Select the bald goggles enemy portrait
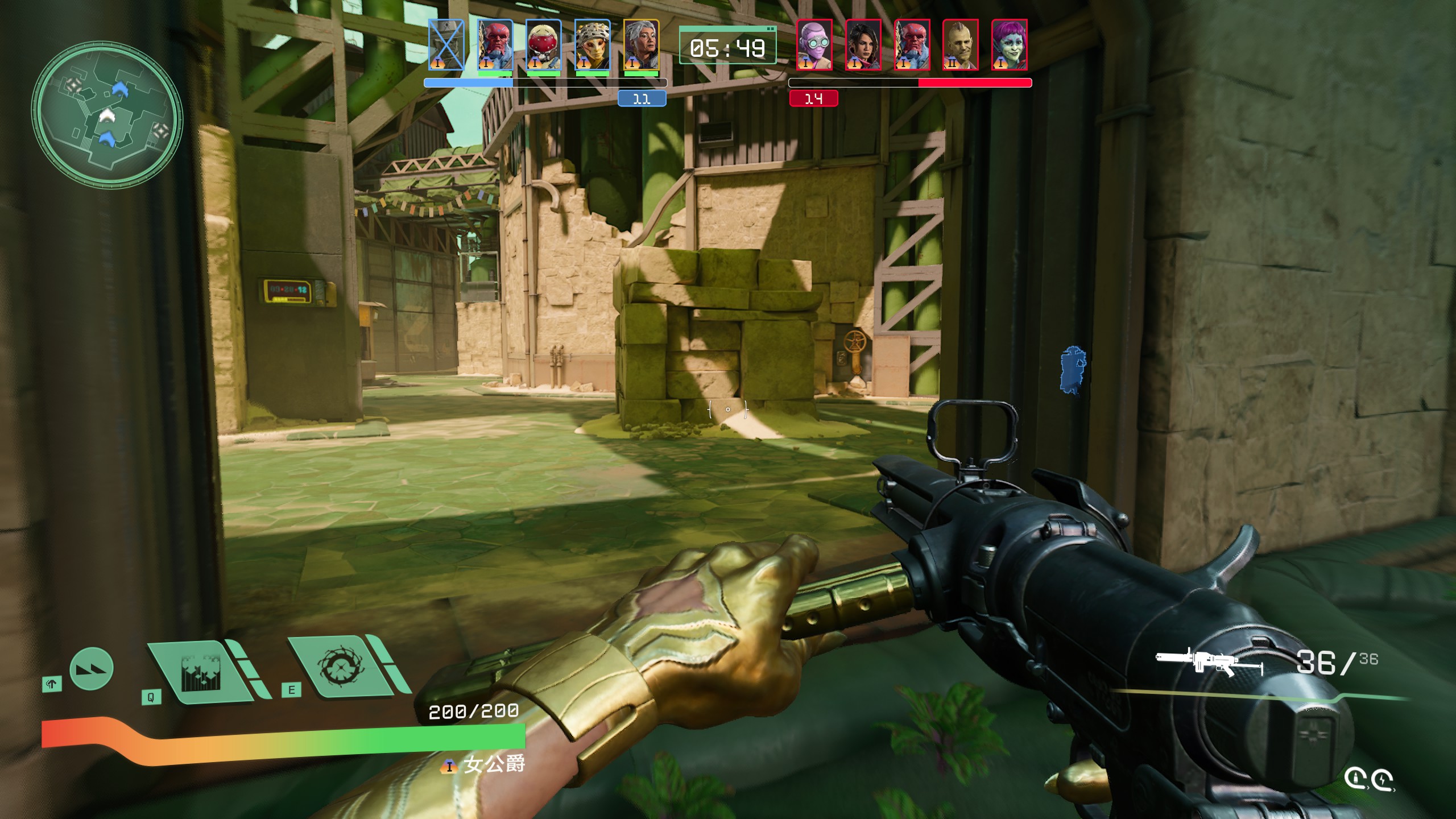 click(814, 45)
